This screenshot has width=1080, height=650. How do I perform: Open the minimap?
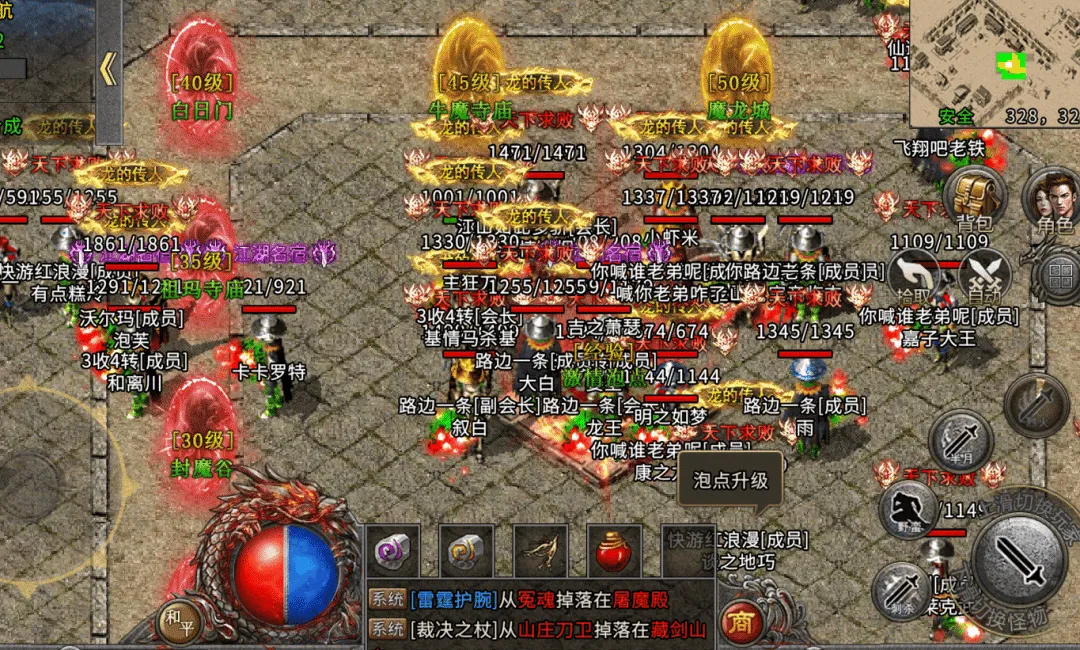coord(994,63)
